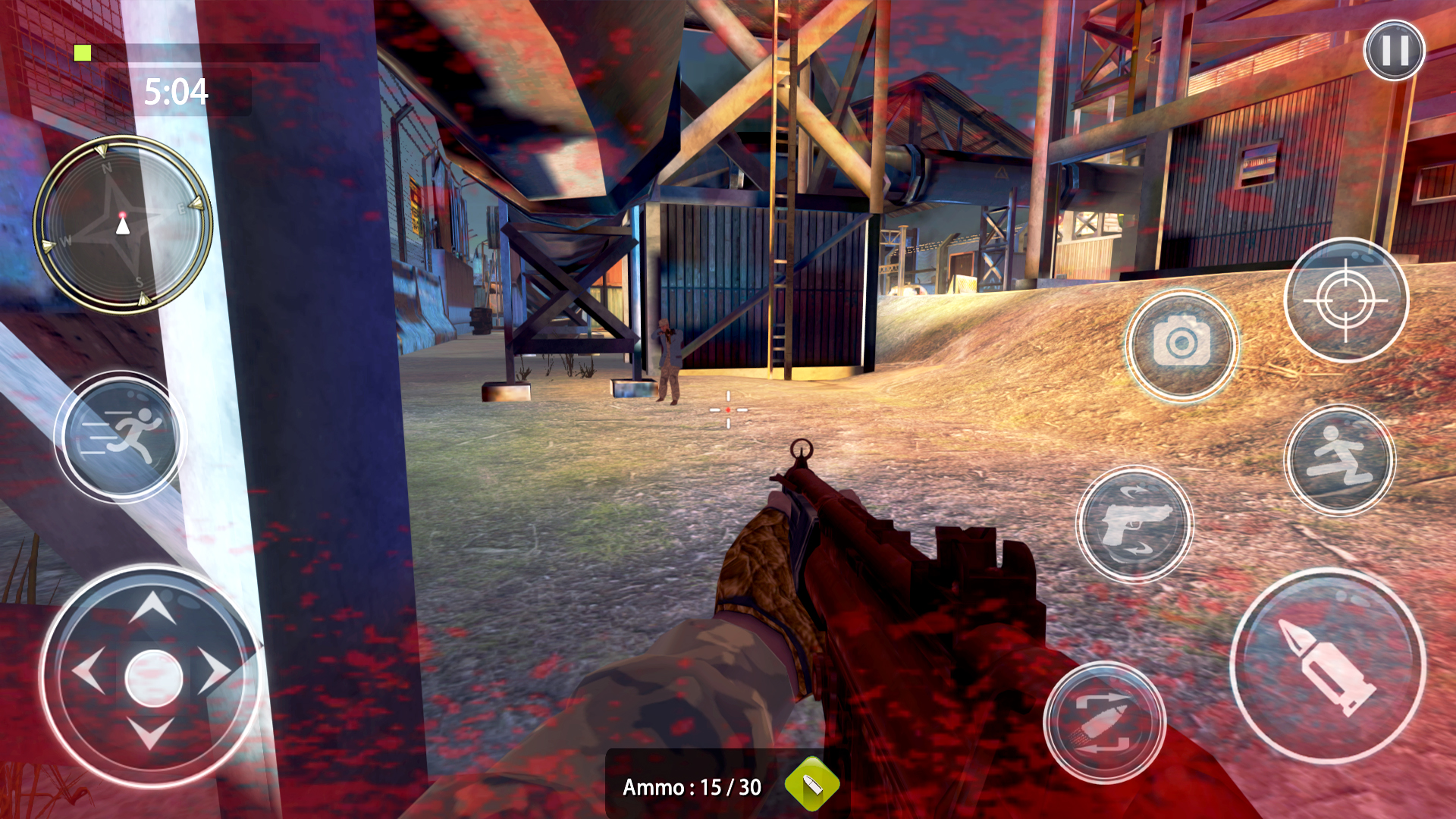The image size is (1456, 819).
Task: Click the camera view button
Action: click(1181, 344)
